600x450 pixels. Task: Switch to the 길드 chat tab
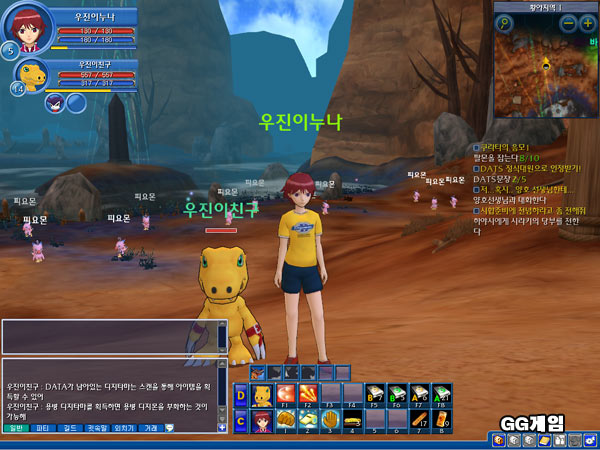[70, 427]
